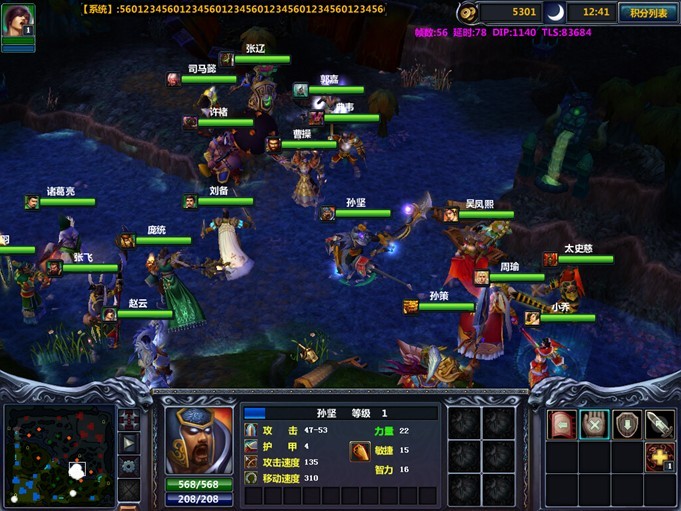Activate the Move command boot icon
The height and width of the screenshot is (511, 681).
[562, 424]
